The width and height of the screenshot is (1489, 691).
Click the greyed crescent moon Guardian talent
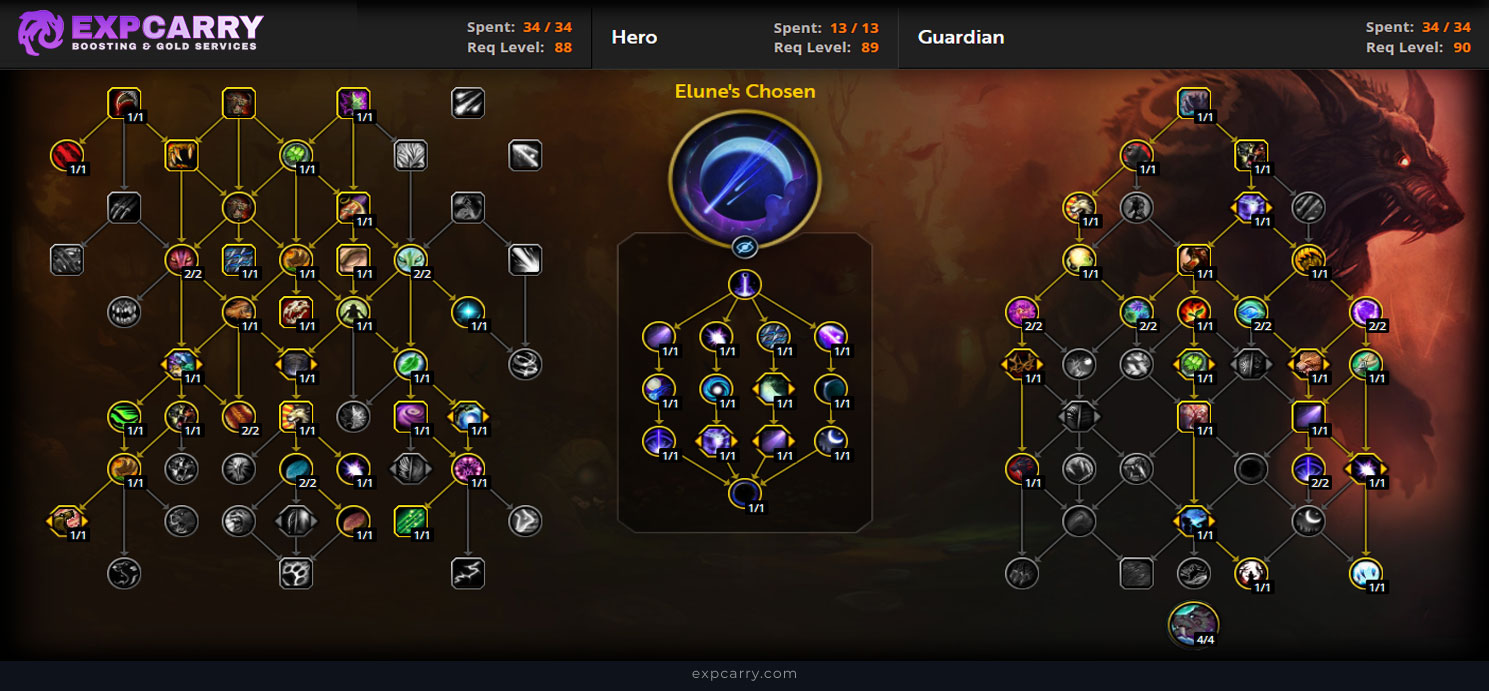[1308, 519]
